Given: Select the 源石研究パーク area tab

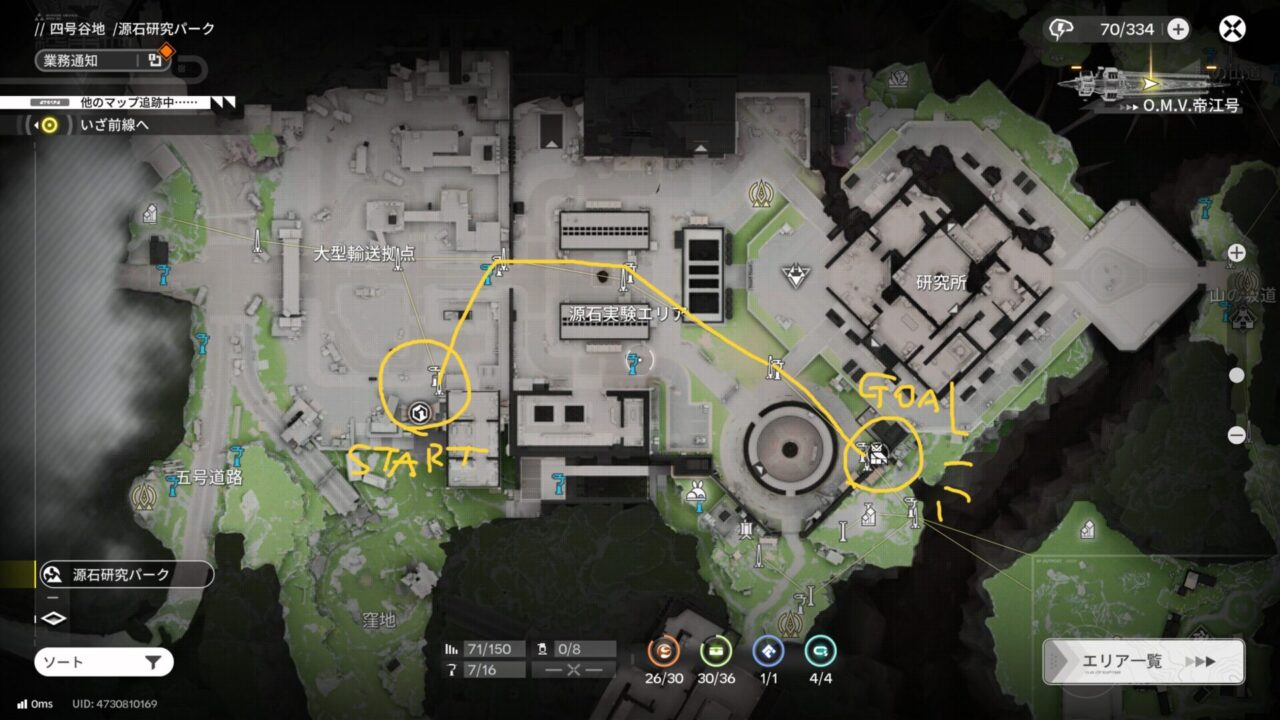Looking at the screenshot, I should [x=125, y=575].
